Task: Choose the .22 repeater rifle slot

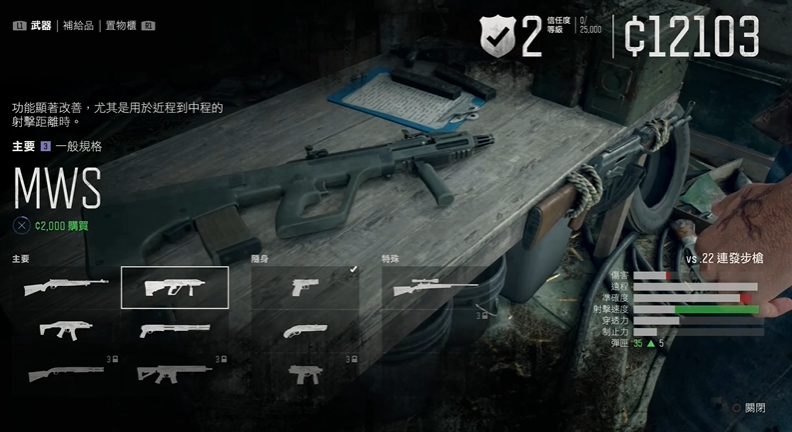Action: 66,288
